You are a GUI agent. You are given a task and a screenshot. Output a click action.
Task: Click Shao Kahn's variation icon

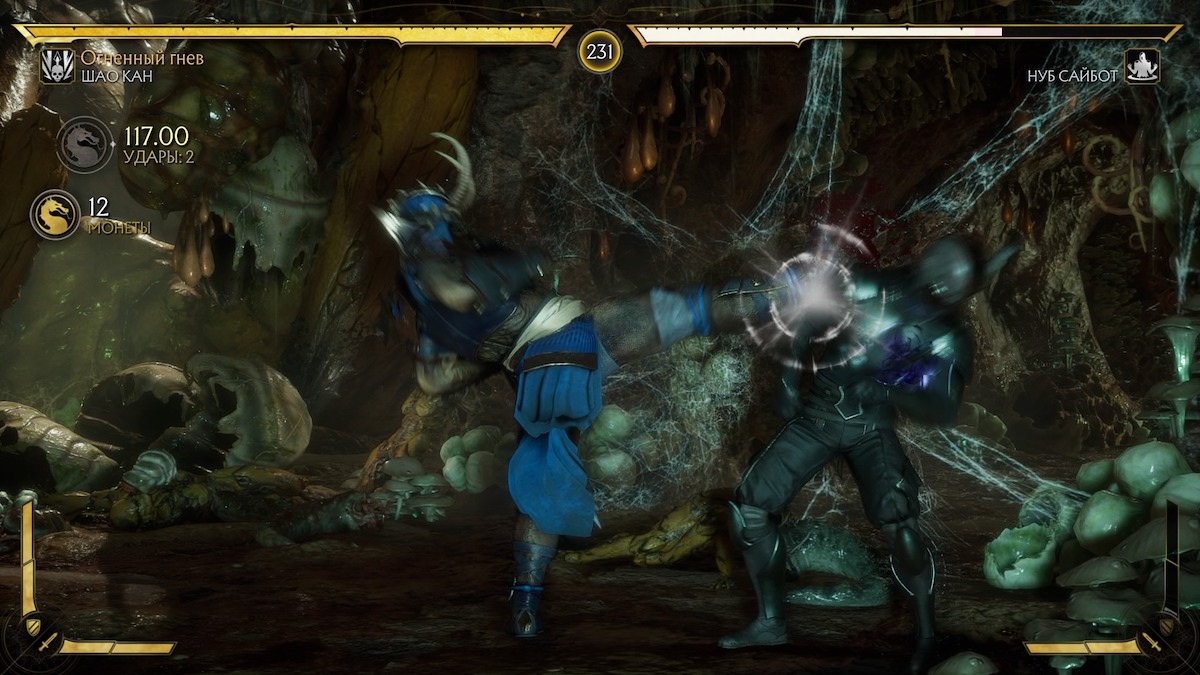(56, 67)
